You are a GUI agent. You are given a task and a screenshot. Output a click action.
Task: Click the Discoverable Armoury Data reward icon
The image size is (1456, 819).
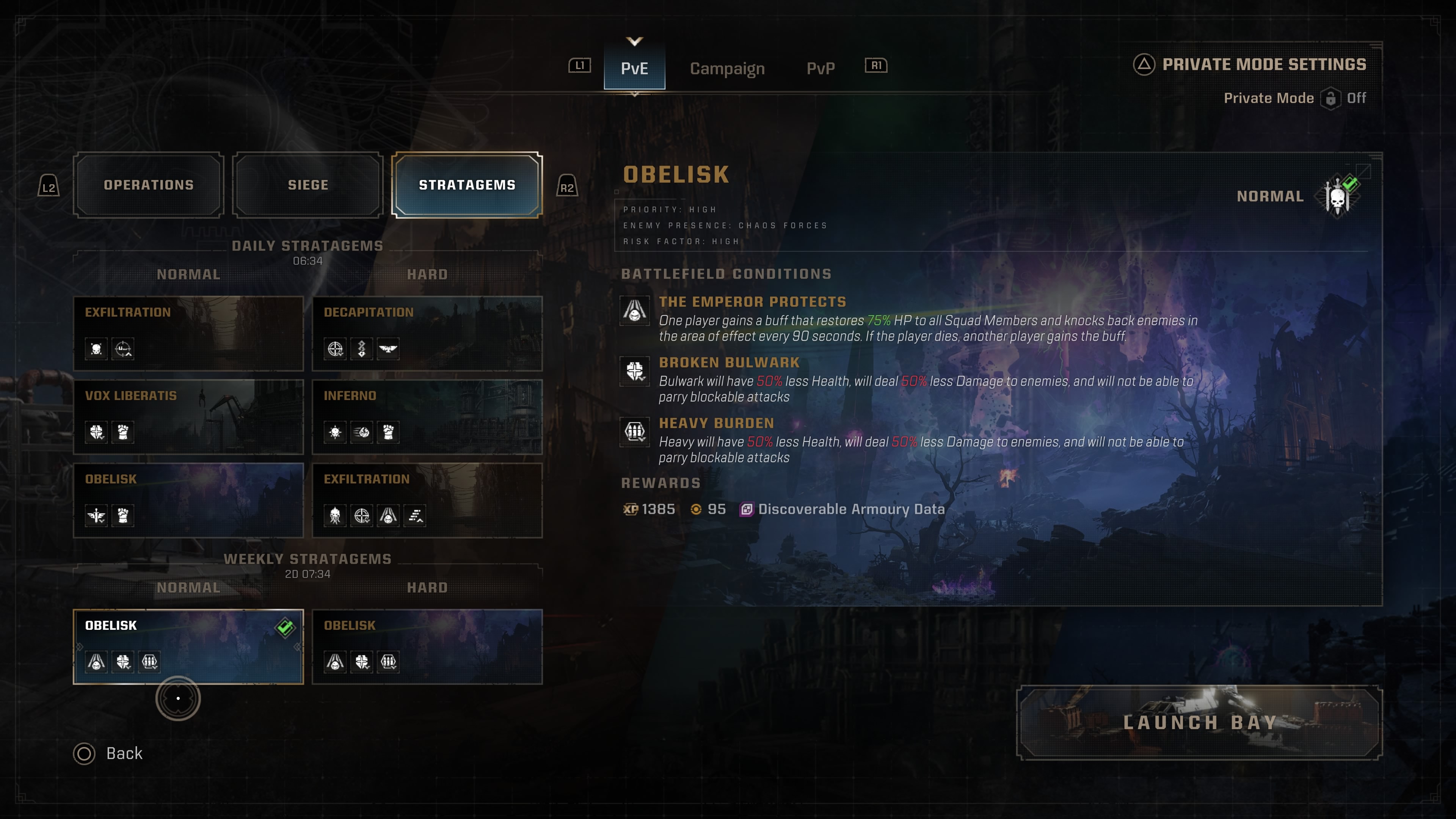pyautogui.click(x=747, y=509)
